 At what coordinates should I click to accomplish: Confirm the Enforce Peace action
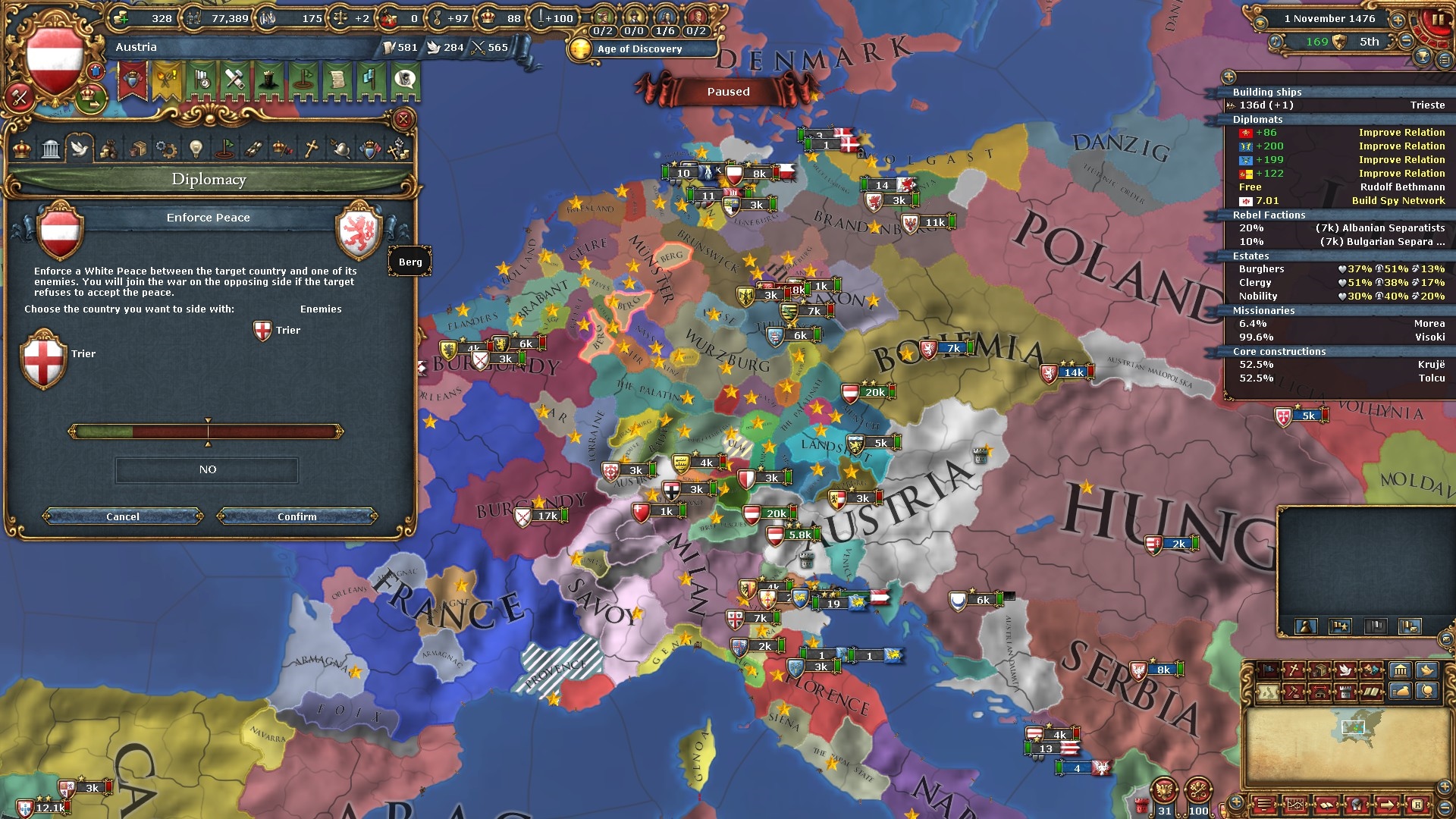tap(297, 516)
